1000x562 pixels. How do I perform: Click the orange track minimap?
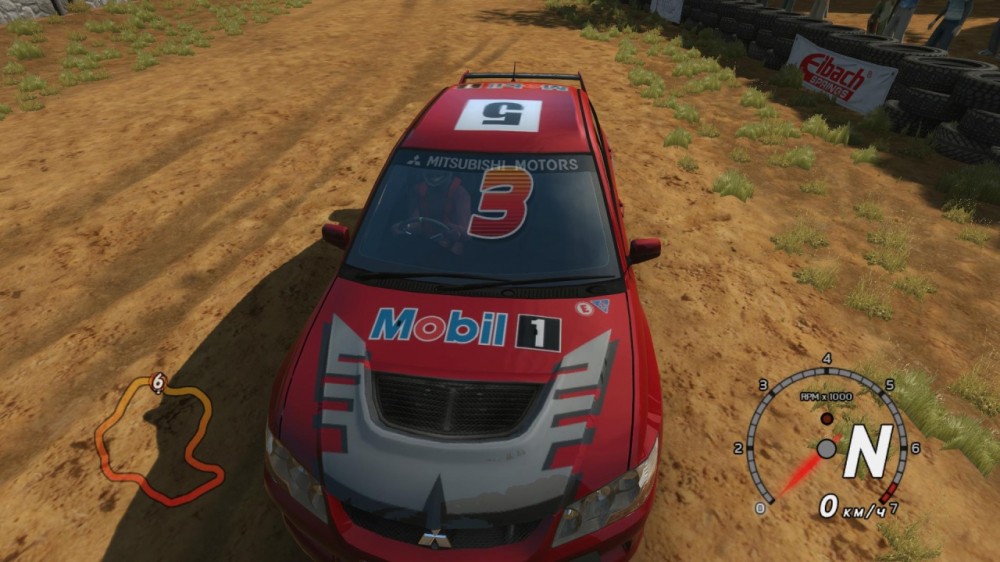[x=158, y=440]
